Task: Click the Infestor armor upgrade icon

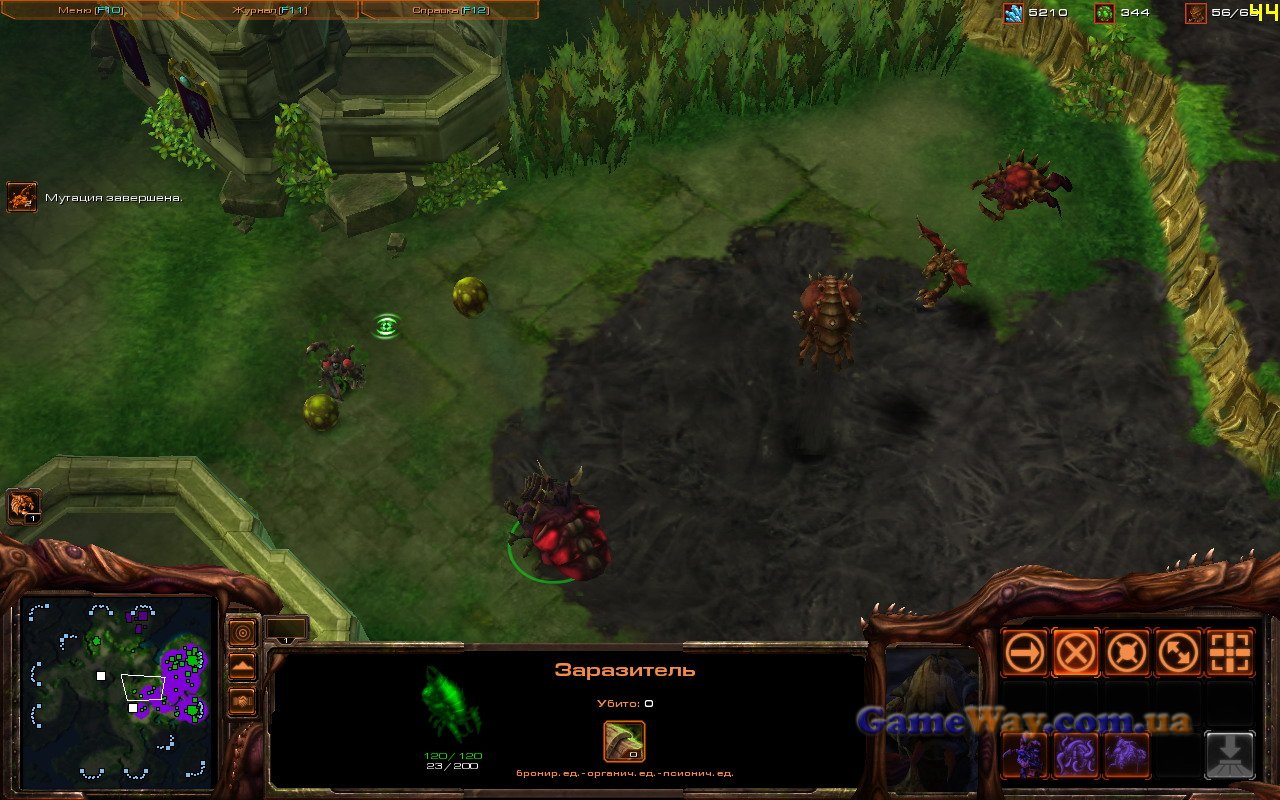Action: 624,742
